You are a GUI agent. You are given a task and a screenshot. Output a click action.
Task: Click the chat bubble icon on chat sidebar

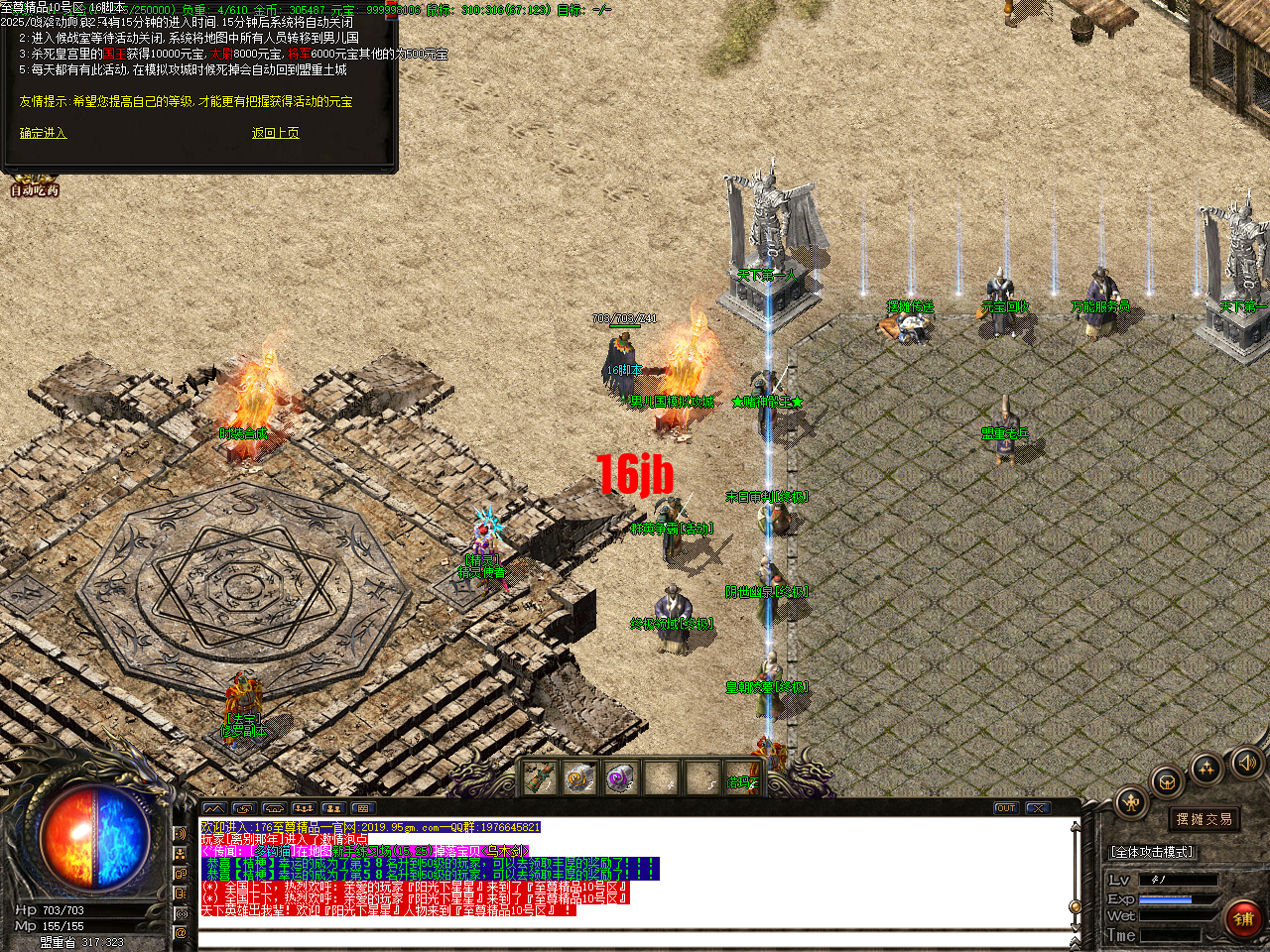(181, 874)
